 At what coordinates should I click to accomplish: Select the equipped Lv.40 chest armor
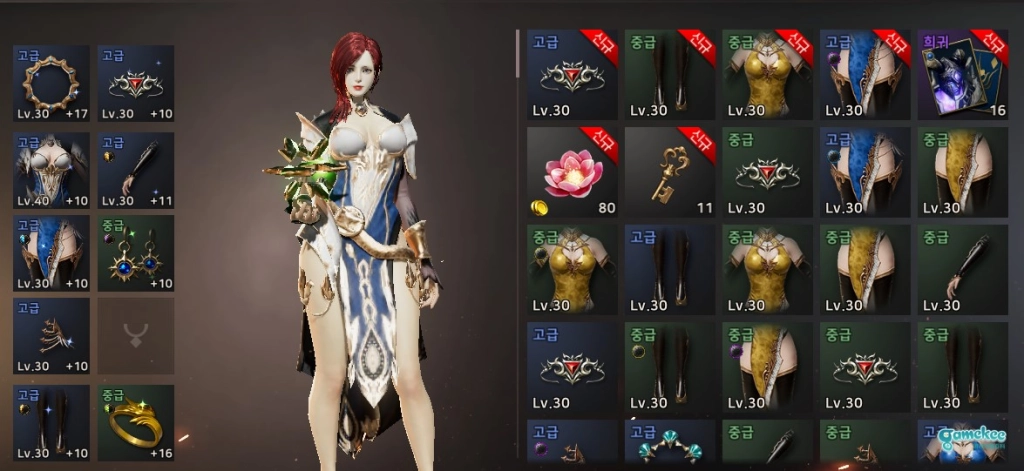coord(51,169)
